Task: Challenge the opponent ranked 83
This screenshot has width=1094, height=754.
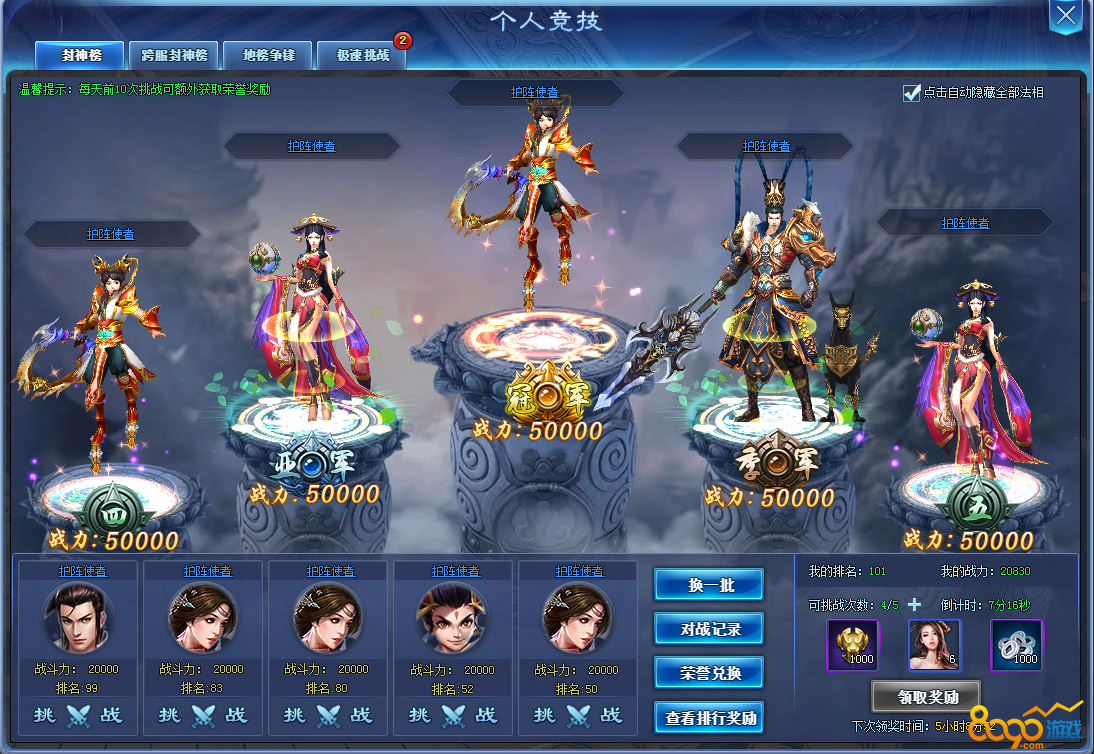Action: coord(203,715)
